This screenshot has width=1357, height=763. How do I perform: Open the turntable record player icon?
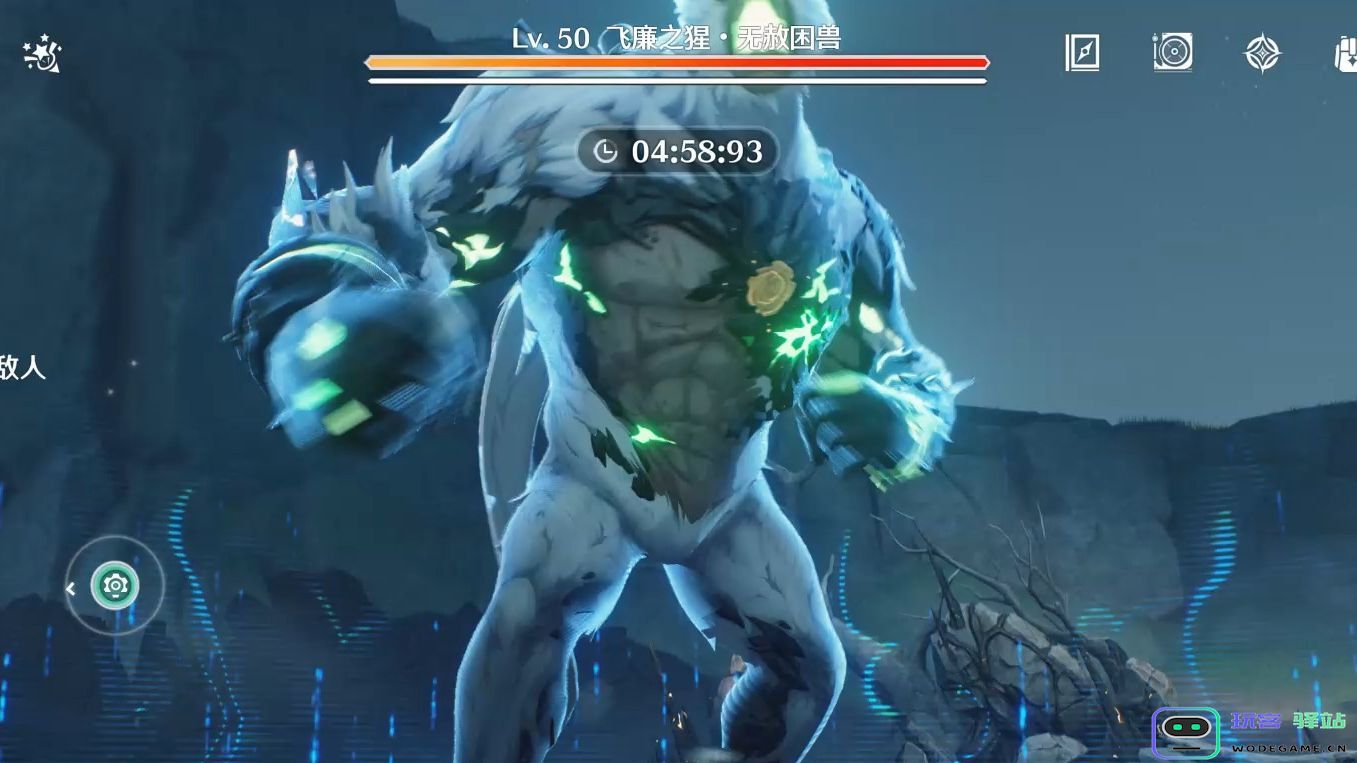click(x=1172, y=53)
